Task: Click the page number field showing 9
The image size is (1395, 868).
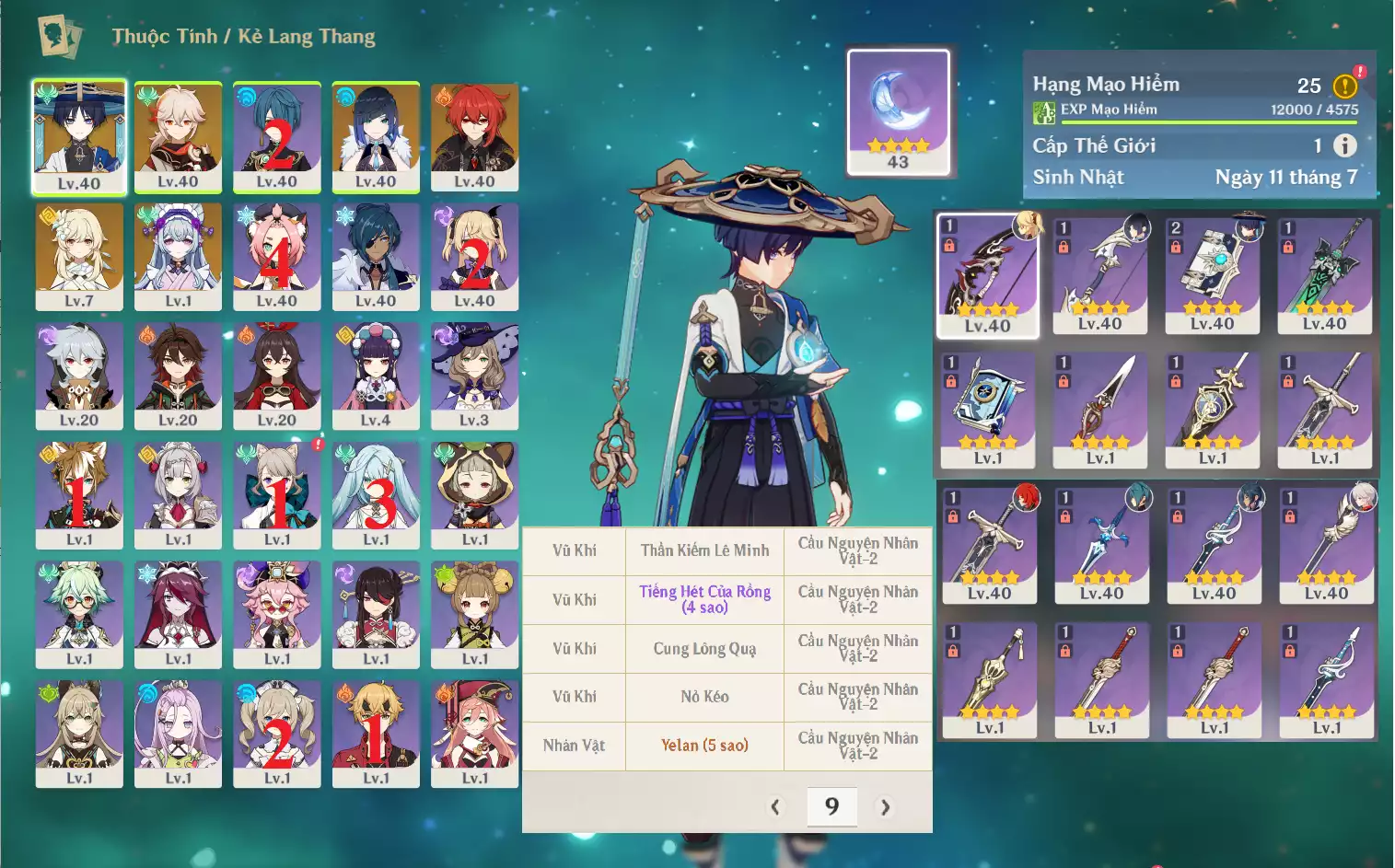Action: pos(831,807)
